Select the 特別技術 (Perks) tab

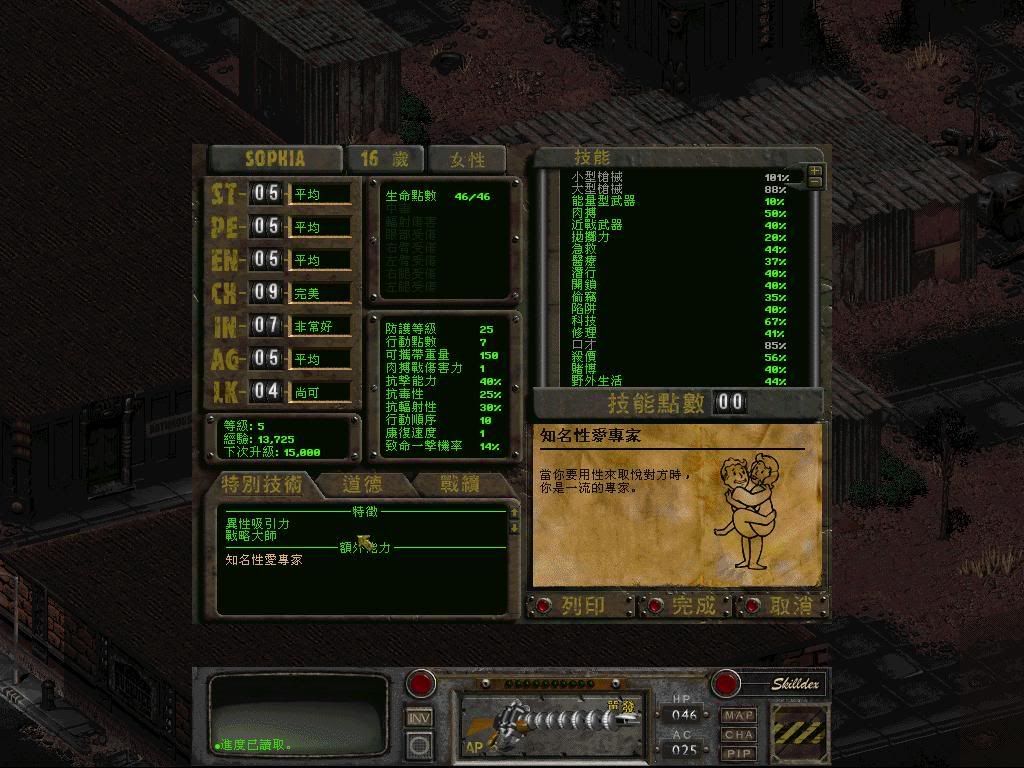pyautogui.click(x=262, y=485)
